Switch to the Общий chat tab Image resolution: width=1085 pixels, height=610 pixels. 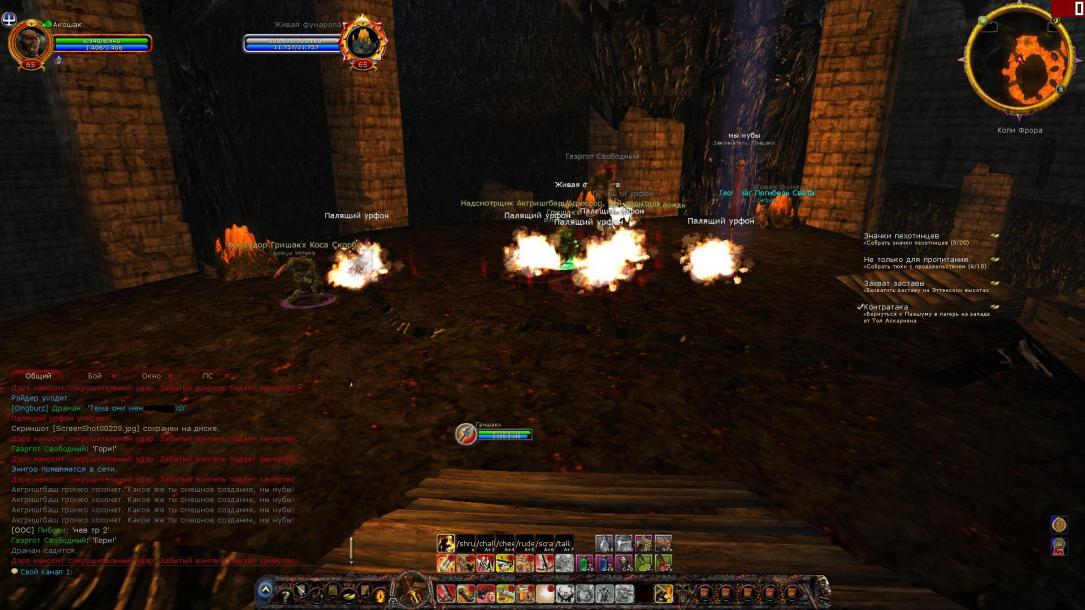(x=38, y=376)
